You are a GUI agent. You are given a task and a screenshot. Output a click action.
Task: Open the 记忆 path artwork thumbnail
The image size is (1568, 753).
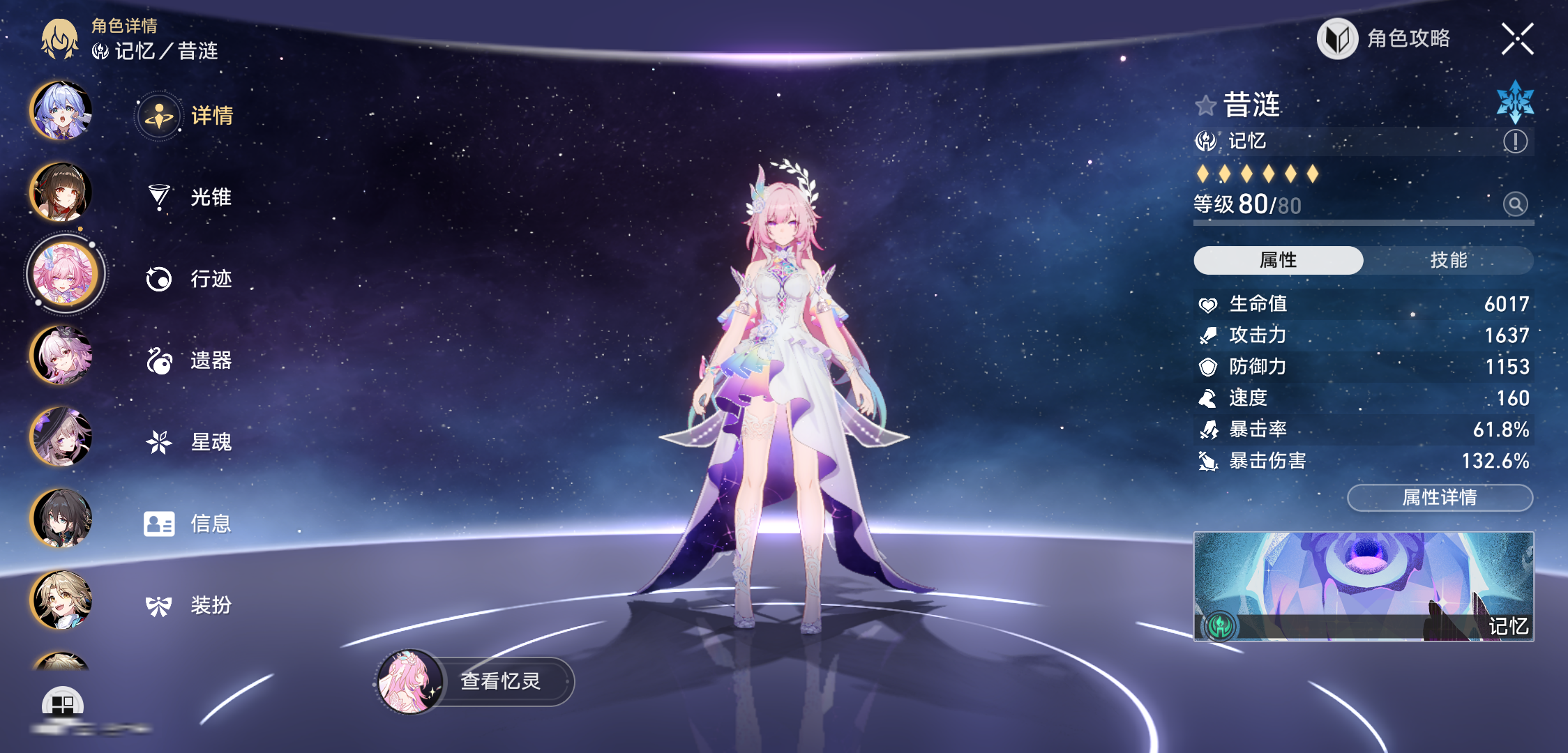pos(1364,586)
